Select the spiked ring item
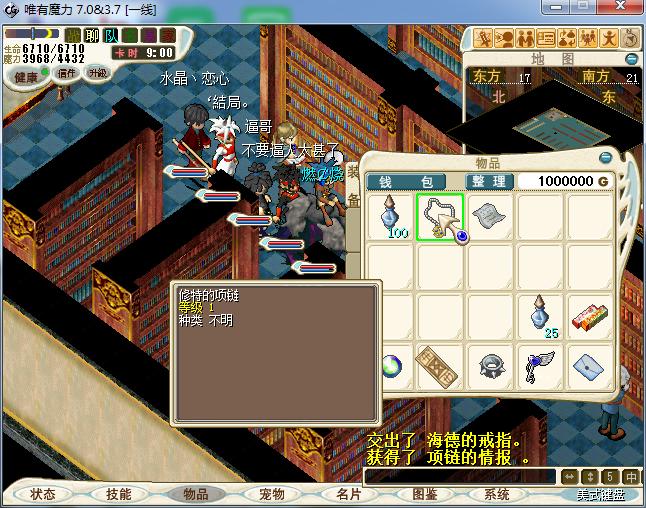The height and width of the screenshot is (508, 646). (489, 366)
